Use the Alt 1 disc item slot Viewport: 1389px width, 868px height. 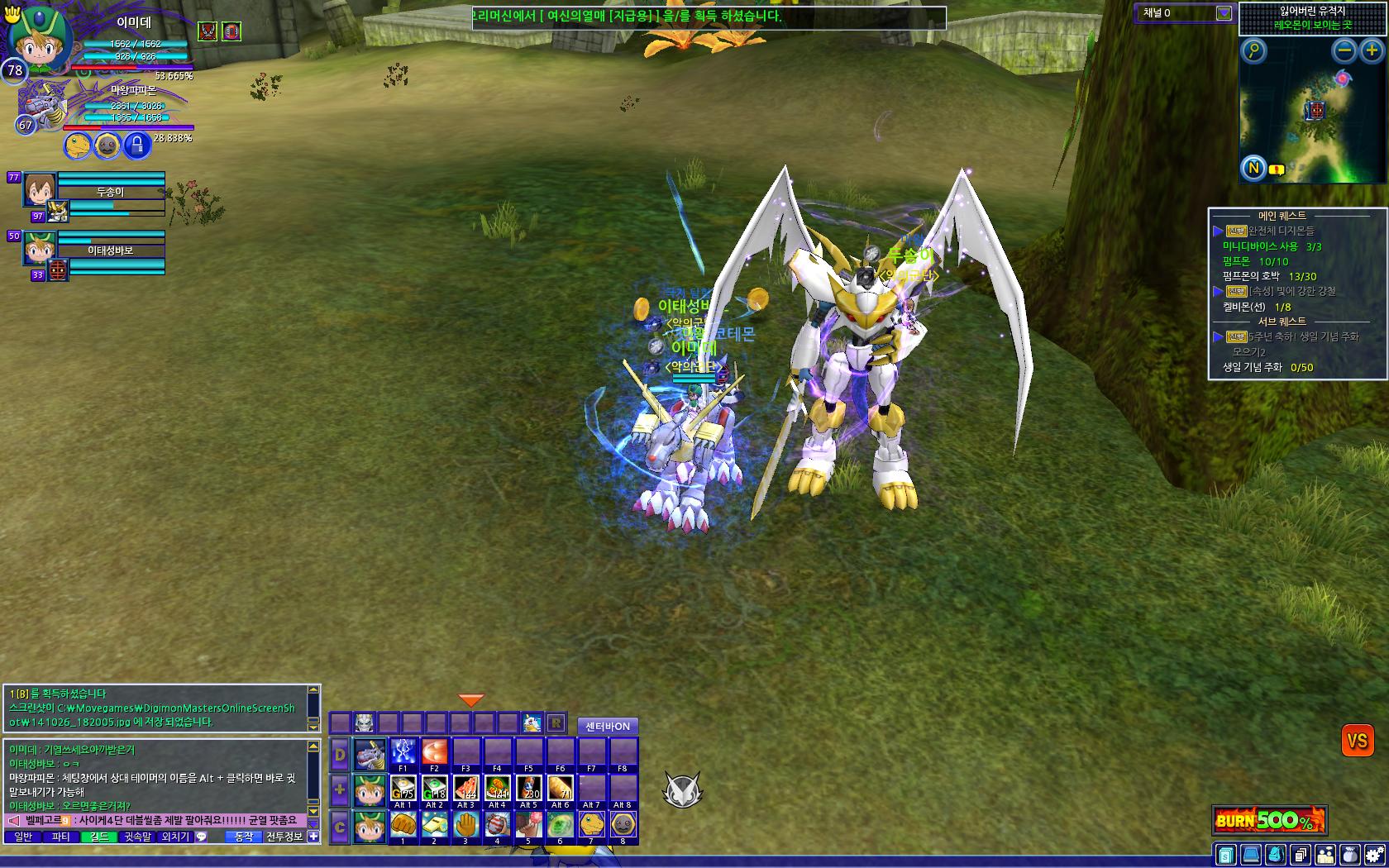pos(403,788)
